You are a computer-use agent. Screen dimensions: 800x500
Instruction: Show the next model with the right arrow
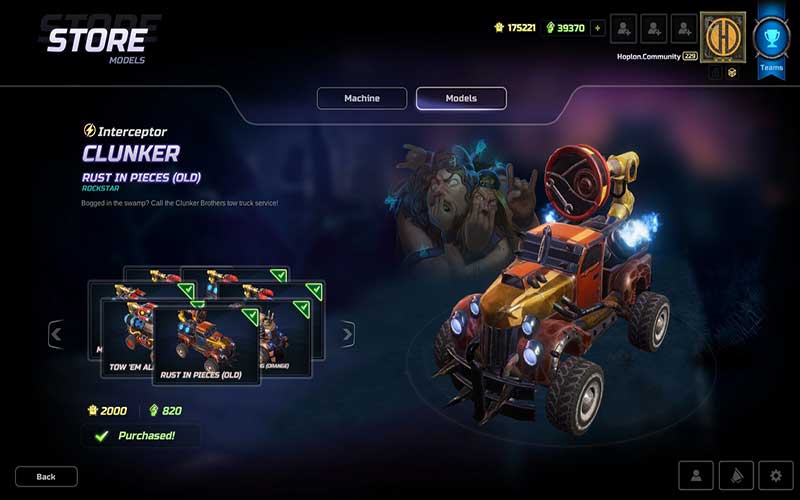347,334
